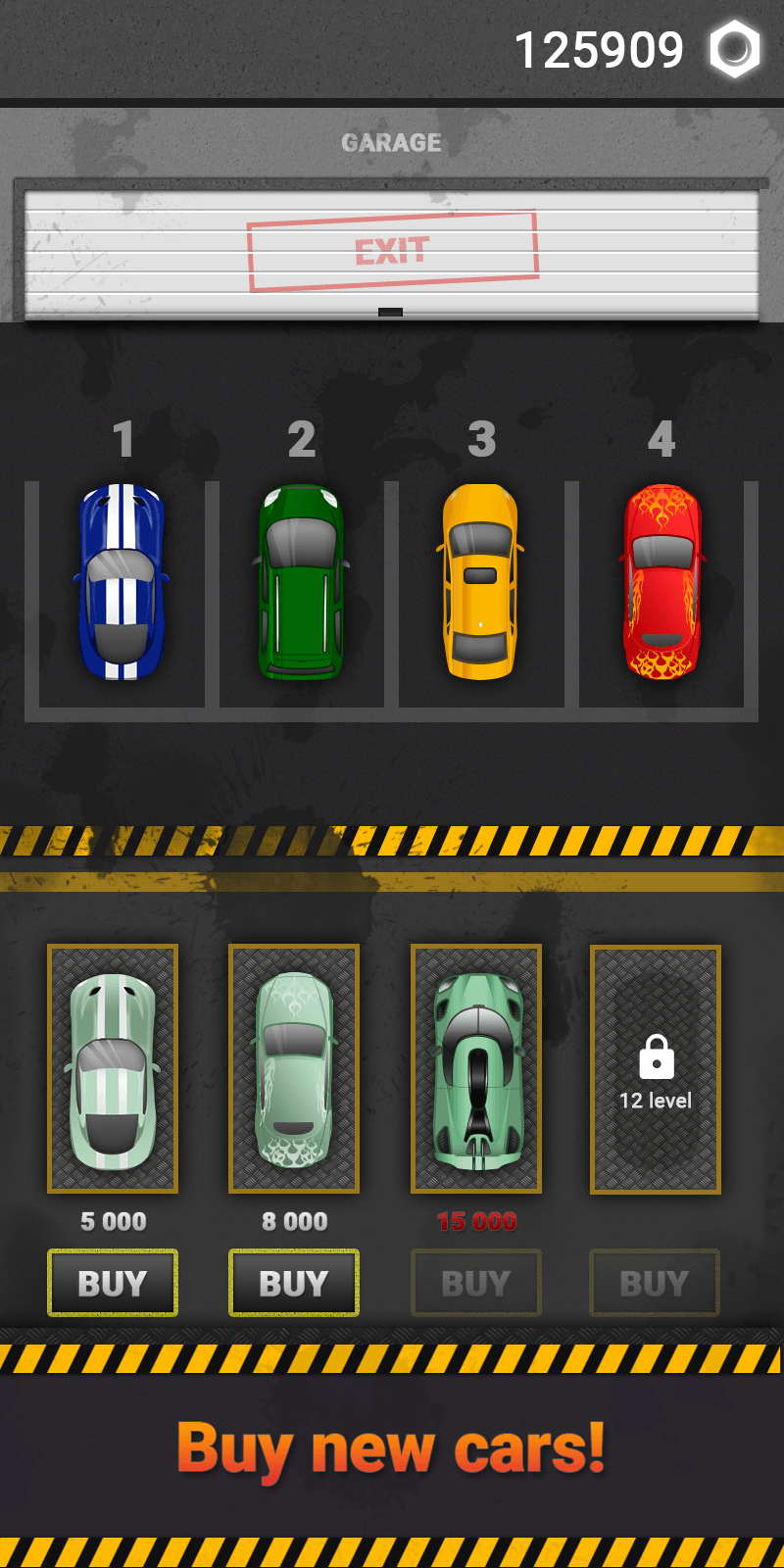This screenshot has height=1568, width=784.
Task: Exit the garage via the EXIT door
Action: pyautogui.click(x=392, y=252)
